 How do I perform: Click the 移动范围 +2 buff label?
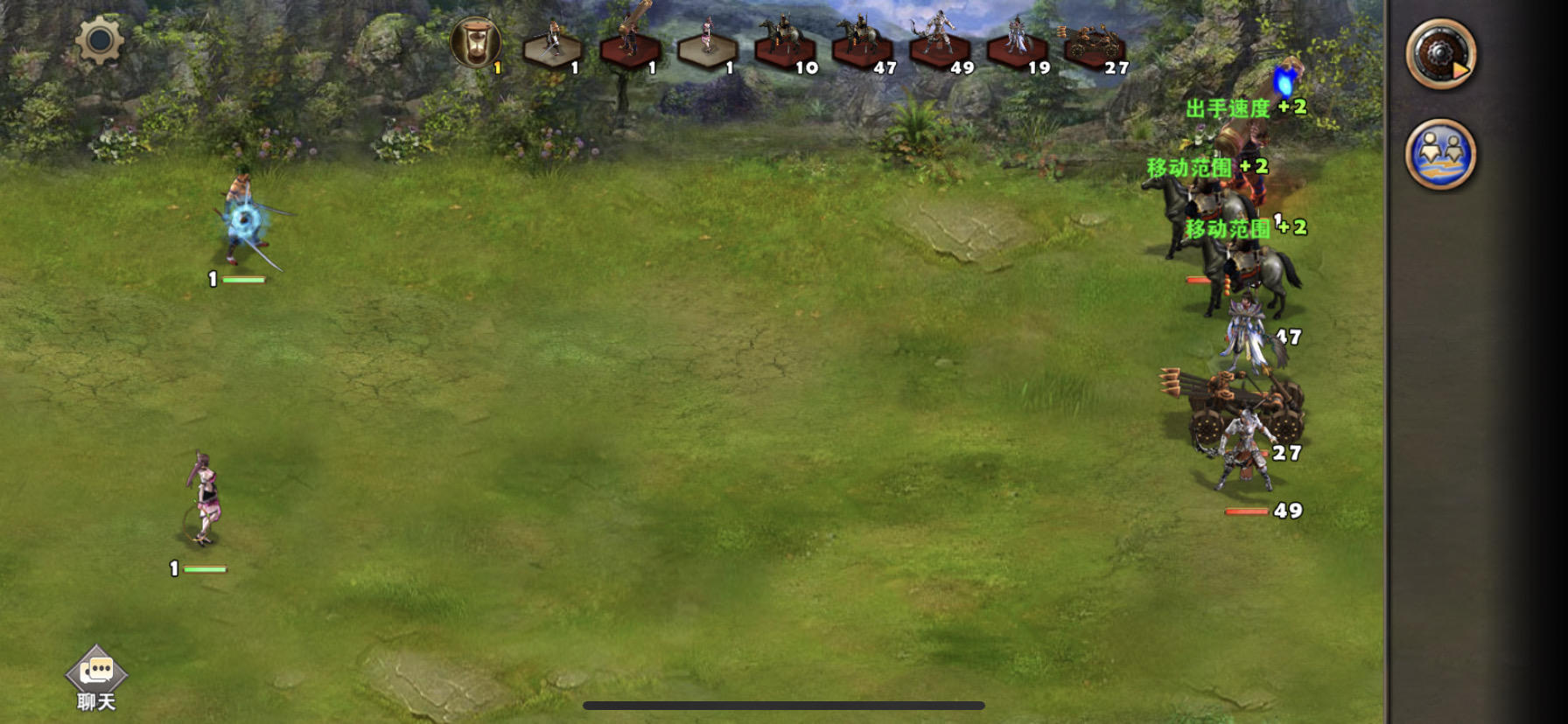(1207, 167)
